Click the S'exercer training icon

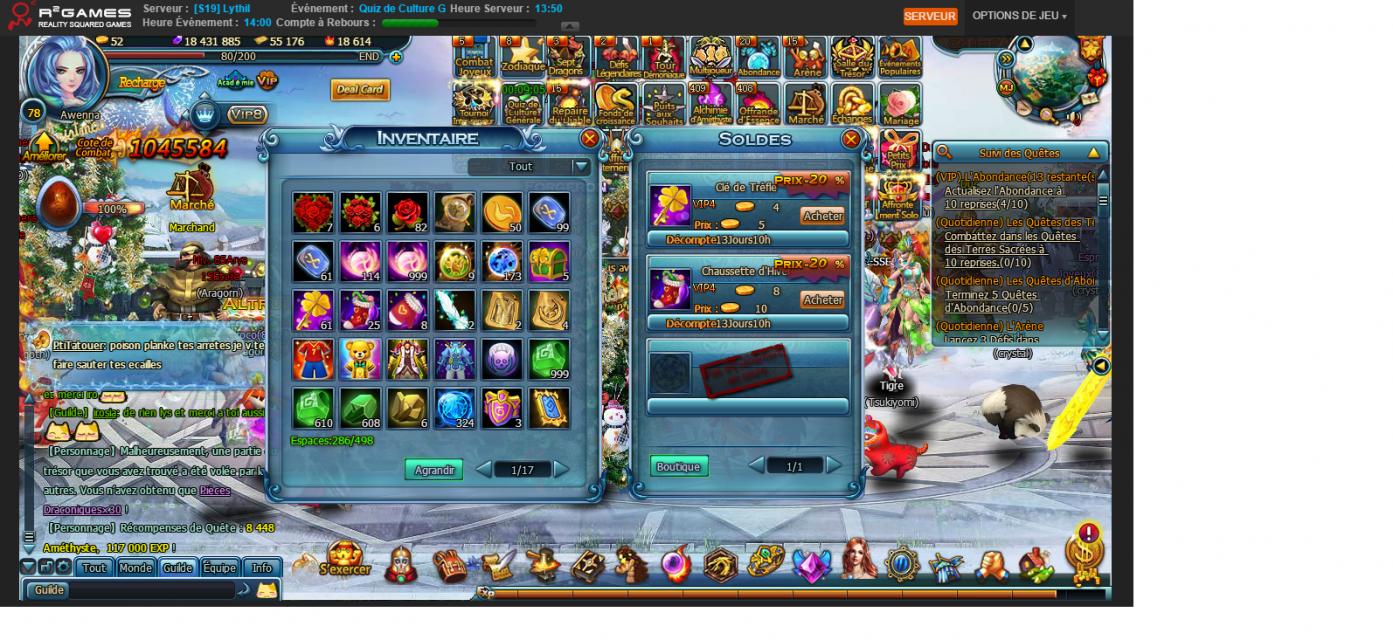(x=345, y=560)
